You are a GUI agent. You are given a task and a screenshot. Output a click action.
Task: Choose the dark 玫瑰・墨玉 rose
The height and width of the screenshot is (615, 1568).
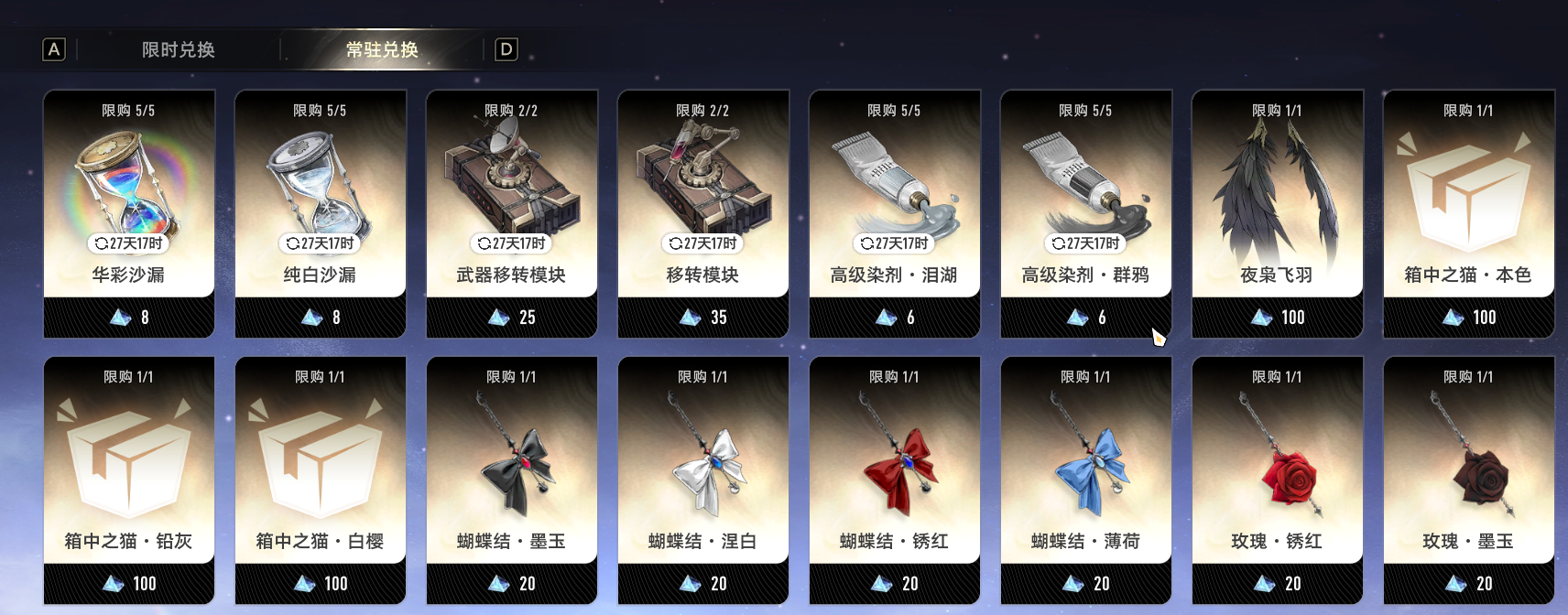[x=1469, y=468]
